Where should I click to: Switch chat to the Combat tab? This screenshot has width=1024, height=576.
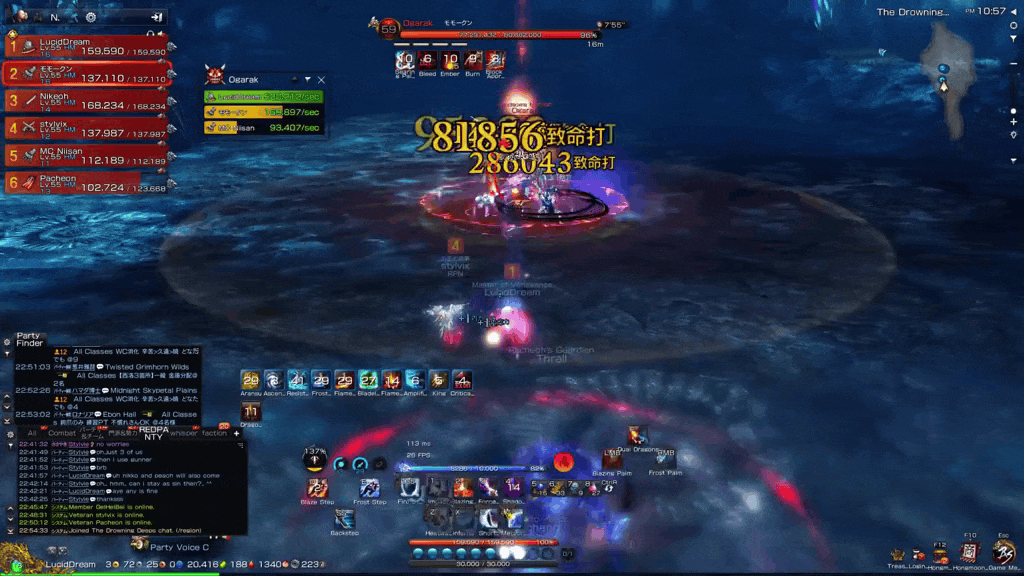[x=62, y=433]
